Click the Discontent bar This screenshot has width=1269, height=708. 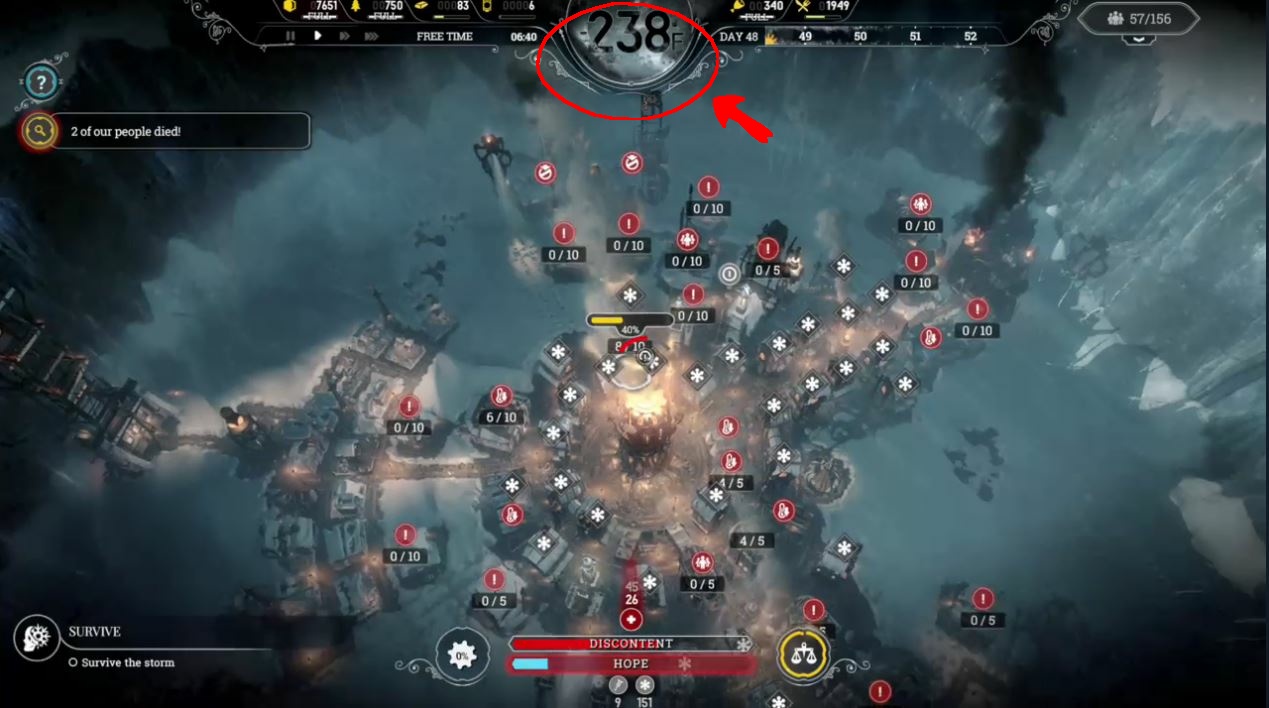click(630, 644)
